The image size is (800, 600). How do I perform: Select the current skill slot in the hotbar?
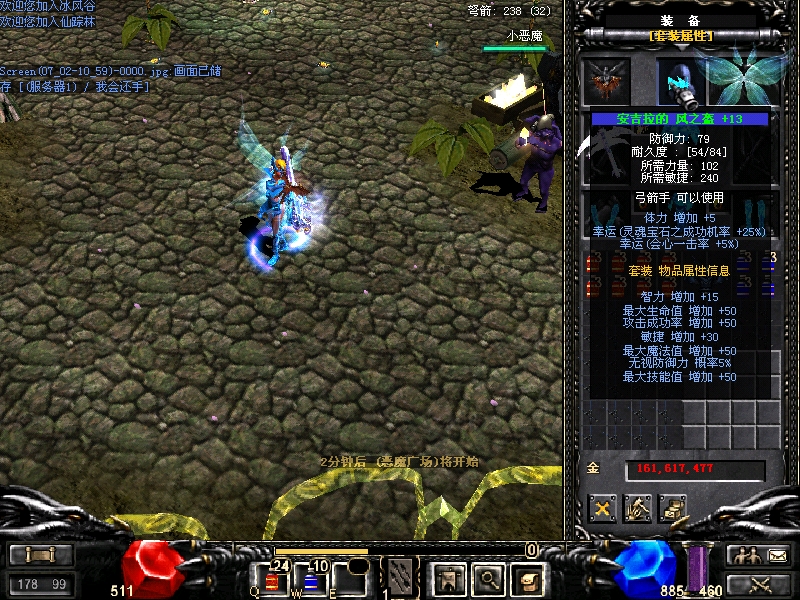coord(401,577)
